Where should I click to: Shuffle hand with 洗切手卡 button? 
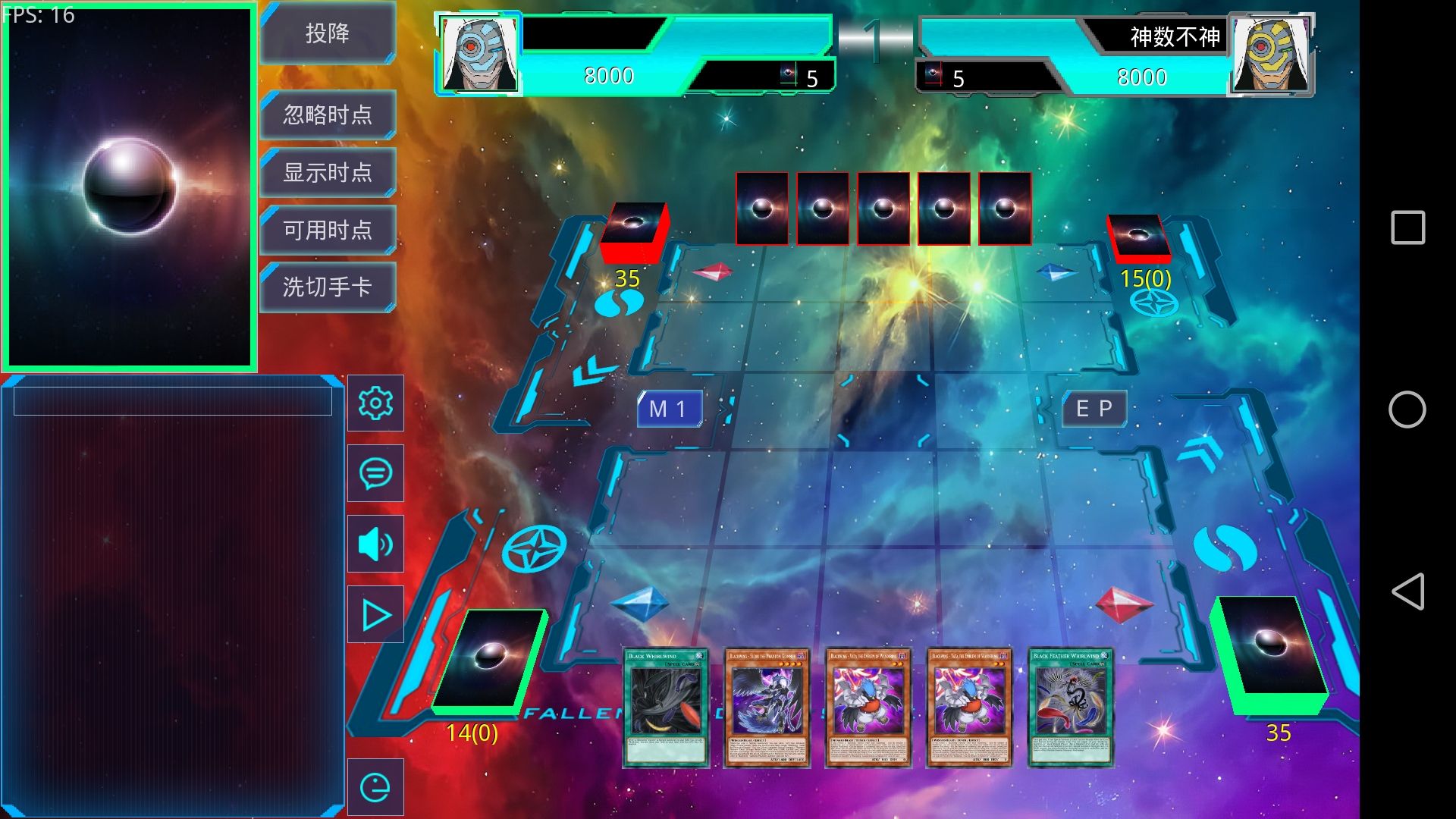coord(328,287)
